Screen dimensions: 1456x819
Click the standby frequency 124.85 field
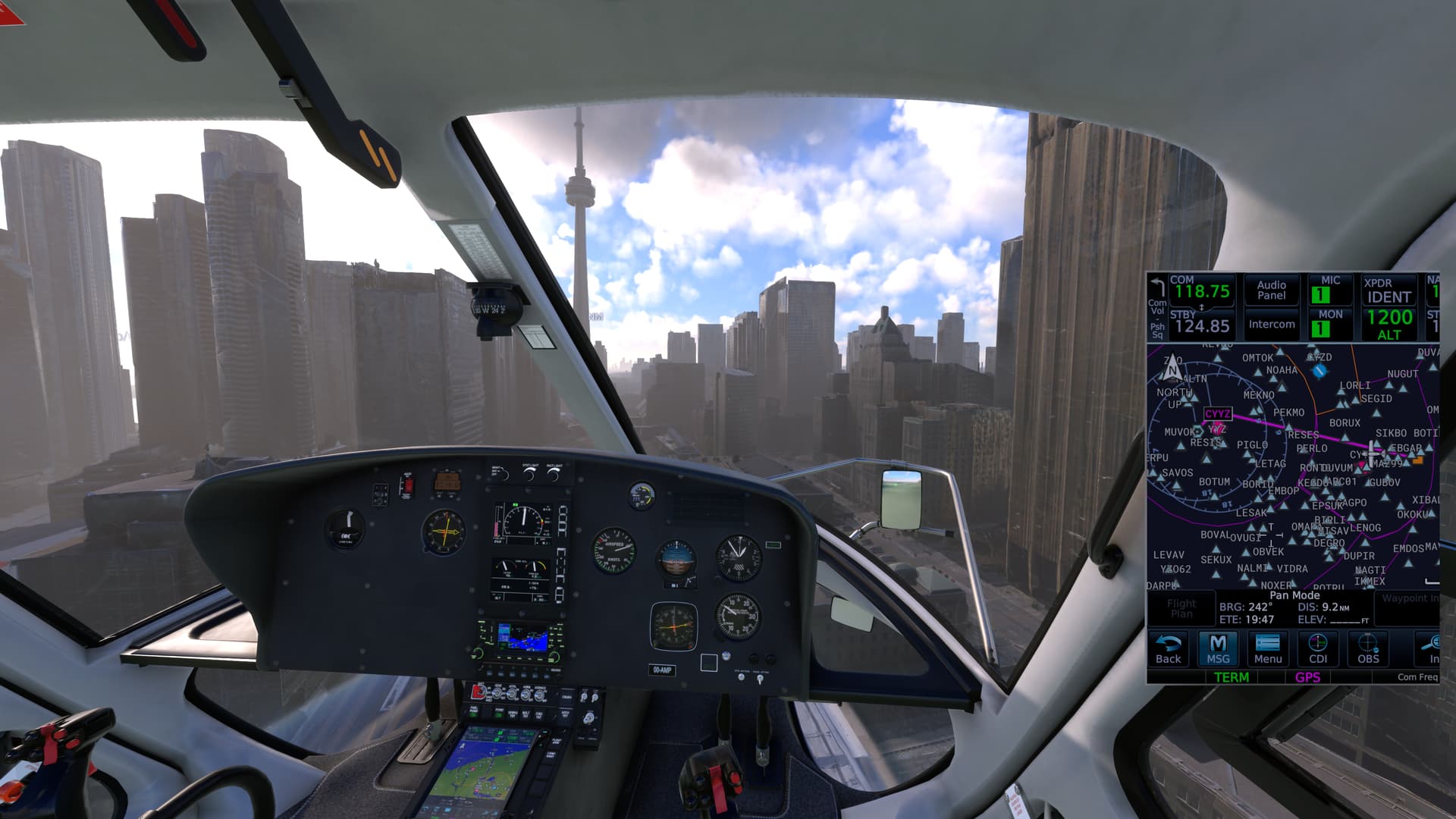[x=1200, y=325]
